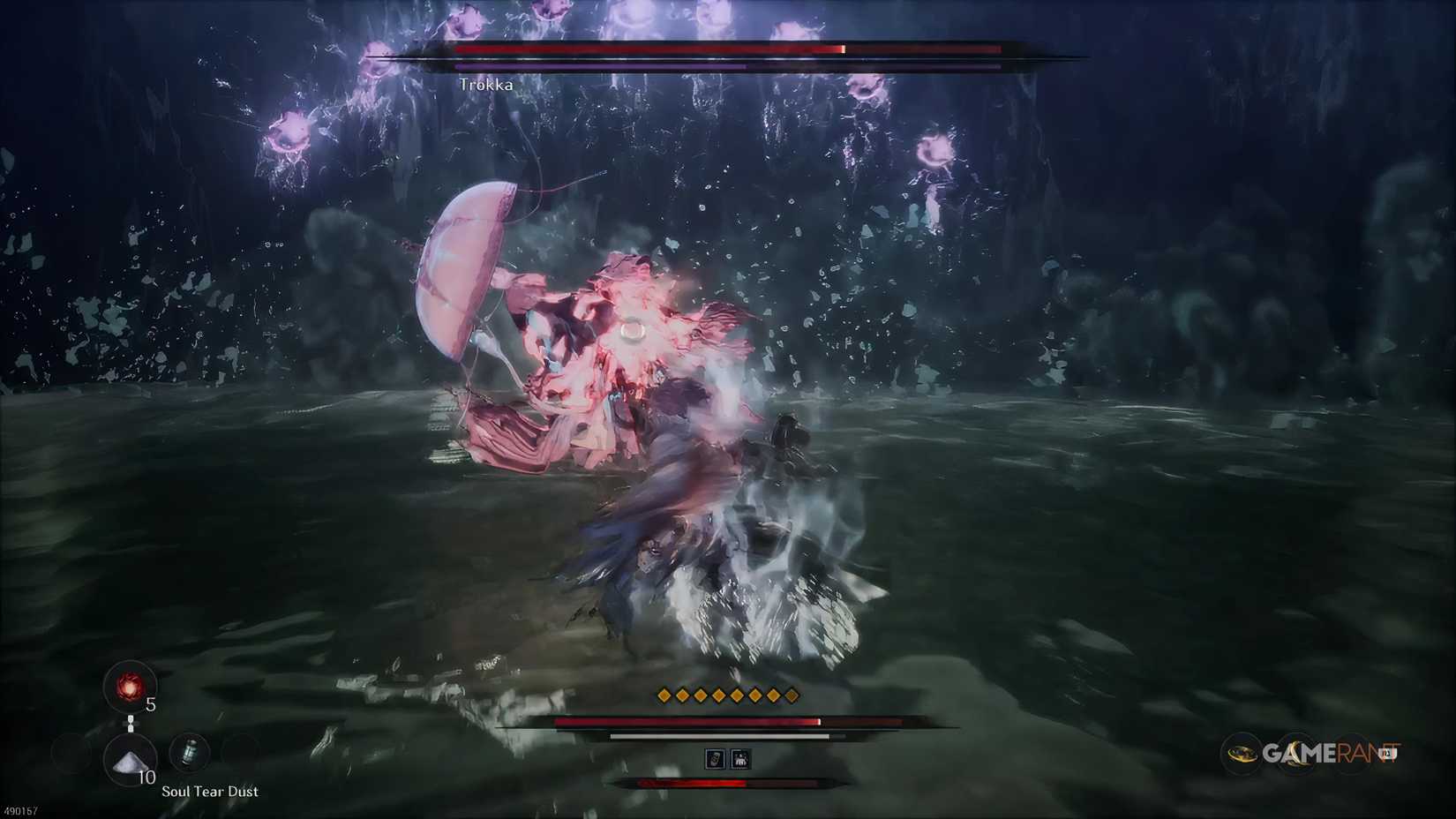Click the left buff icon under the stamina bar
This screenshot has width=1456, height=819.
(715, 759)
